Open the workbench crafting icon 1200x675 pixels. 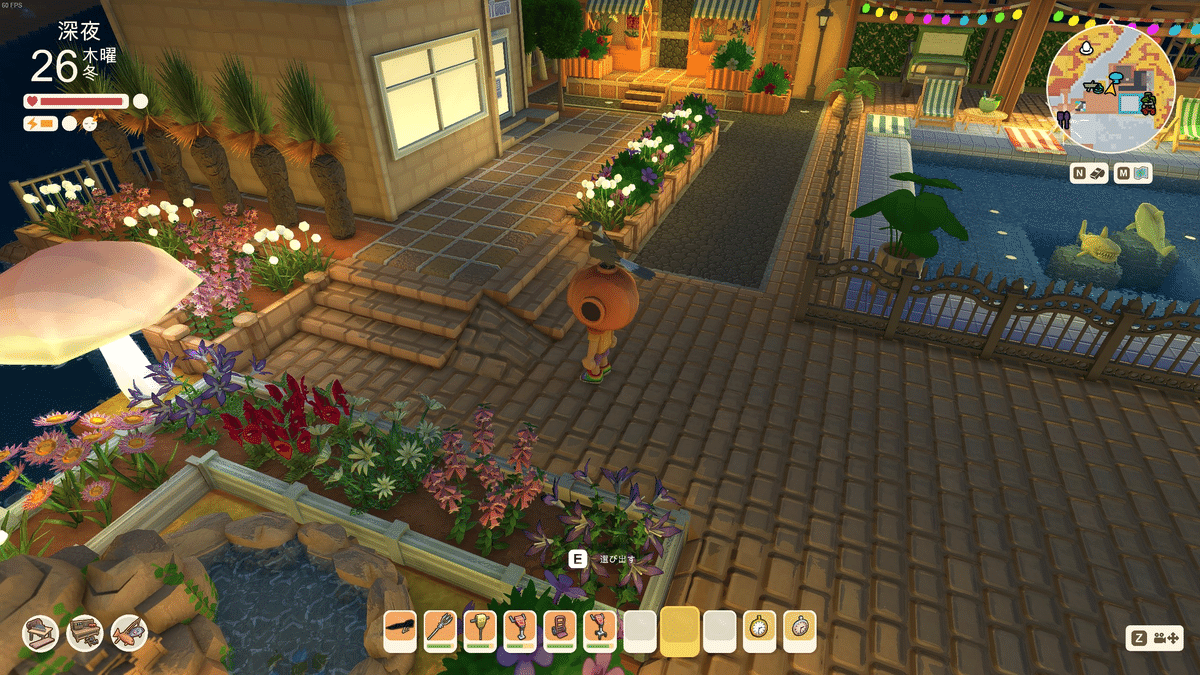pos(85,632)
